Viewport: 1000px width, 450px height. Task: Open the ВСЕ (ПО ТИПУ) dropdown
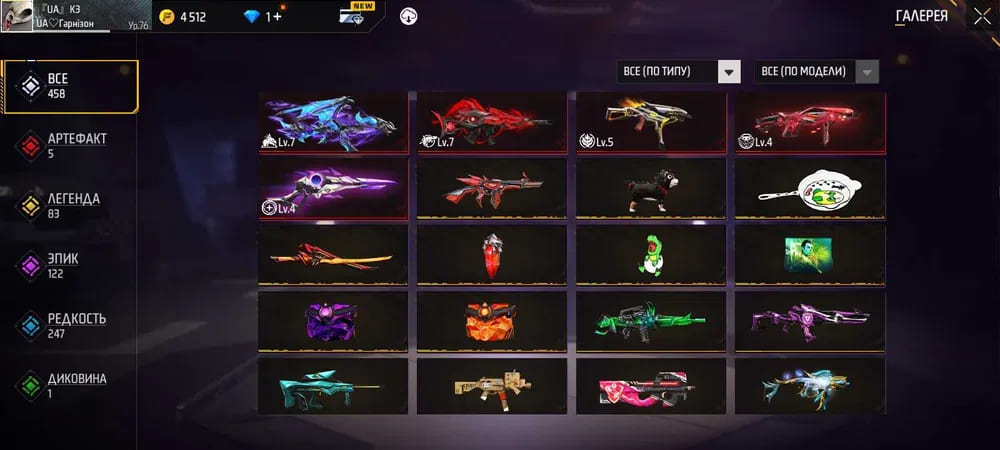[x=679, y=72]
